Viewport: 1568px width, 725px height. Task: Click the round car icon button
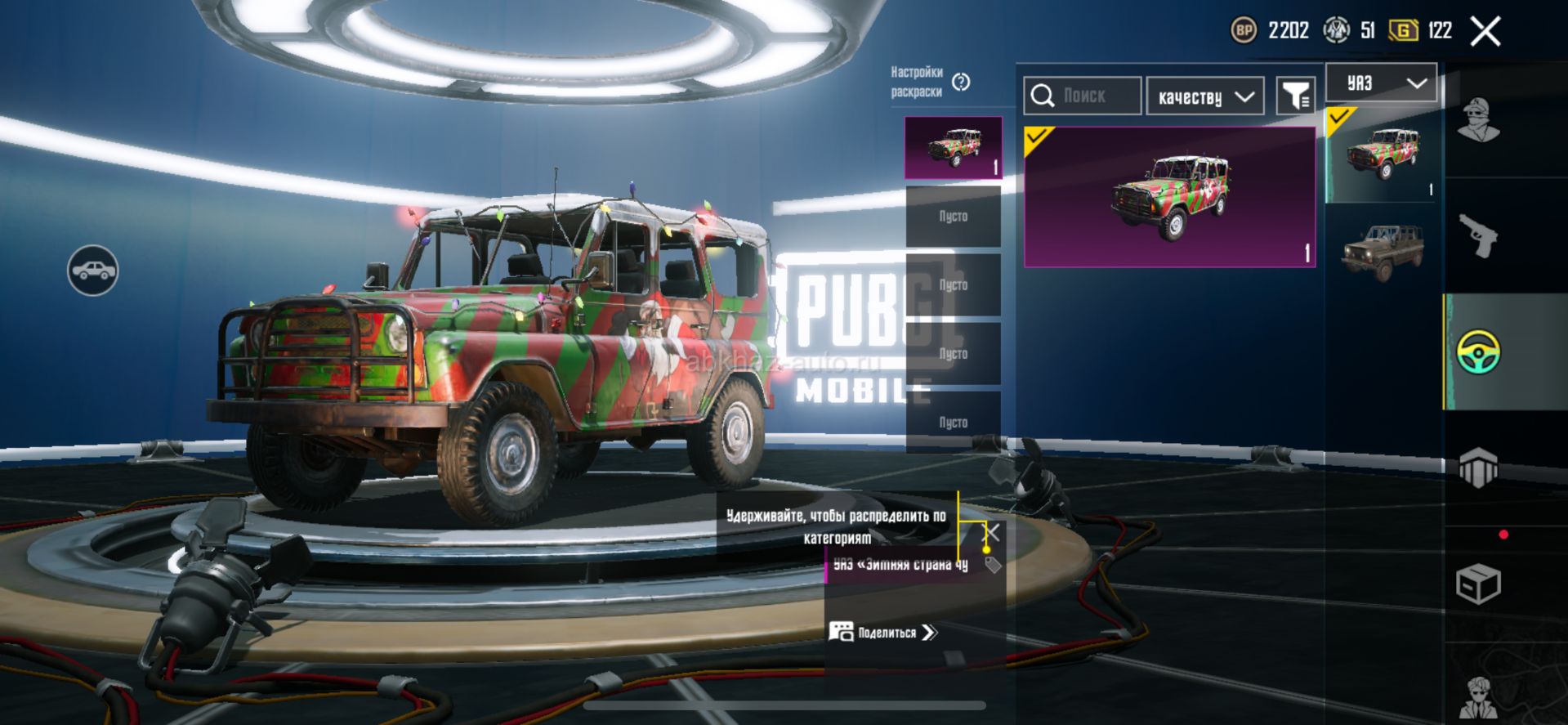pyautogui.click(x=93, y=271)
